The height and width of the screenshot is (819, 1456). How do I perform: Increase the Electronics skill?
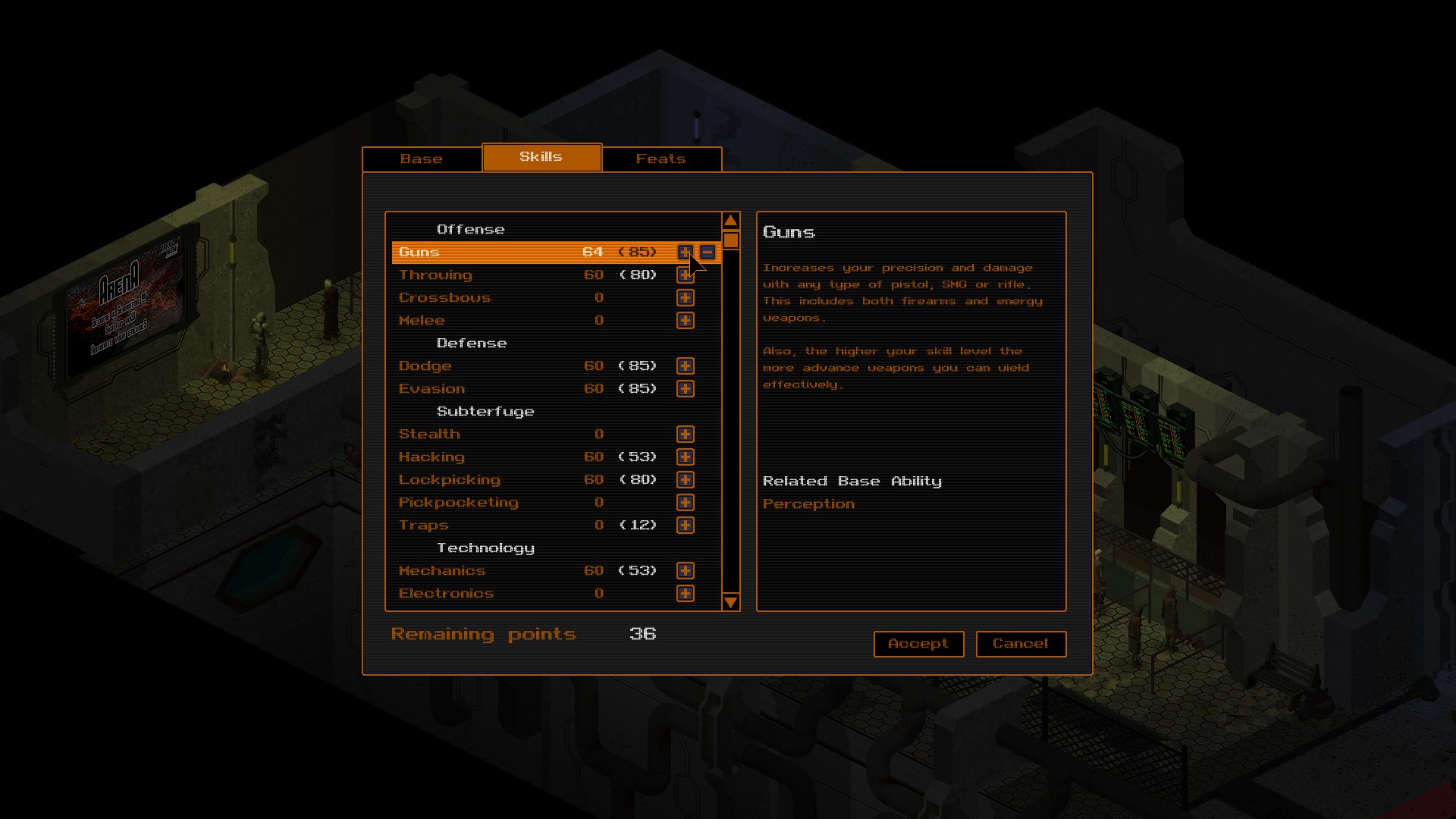click(685, 593)
